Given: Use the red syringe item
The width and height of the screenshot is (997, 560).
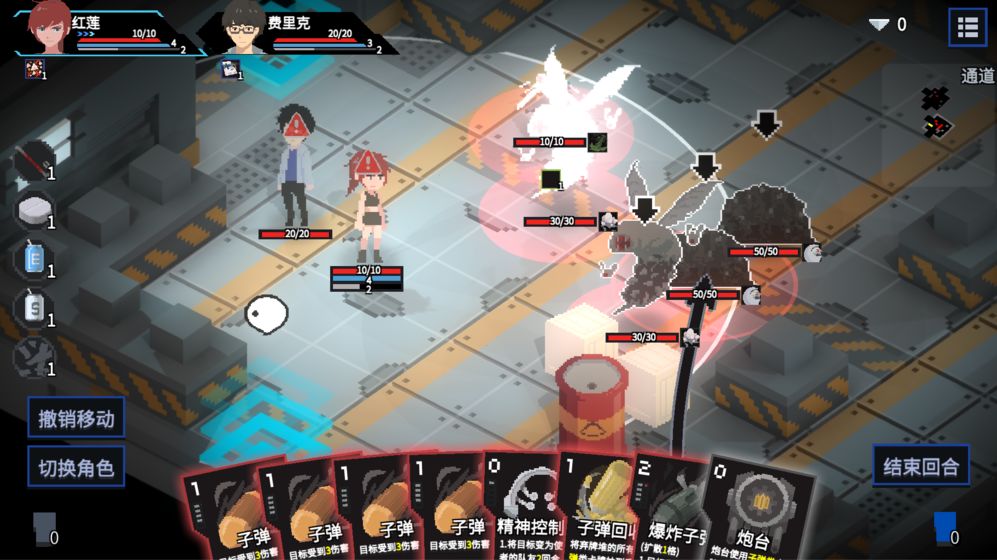Looking at the screenshot, I should click(x=33, y=160).
